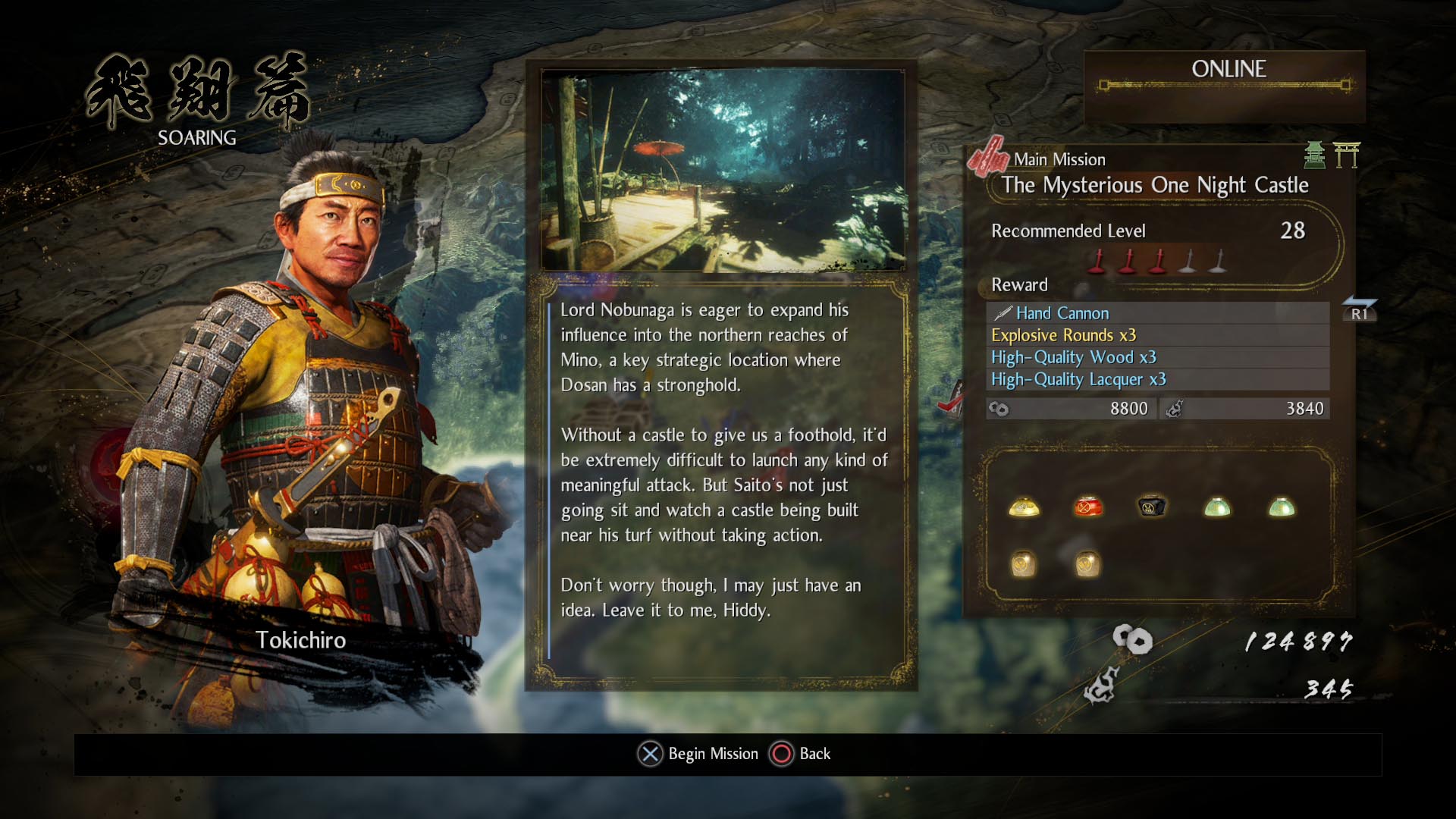
Task: Select the Hand Cannon reward row
Action: pos(1156,313)
